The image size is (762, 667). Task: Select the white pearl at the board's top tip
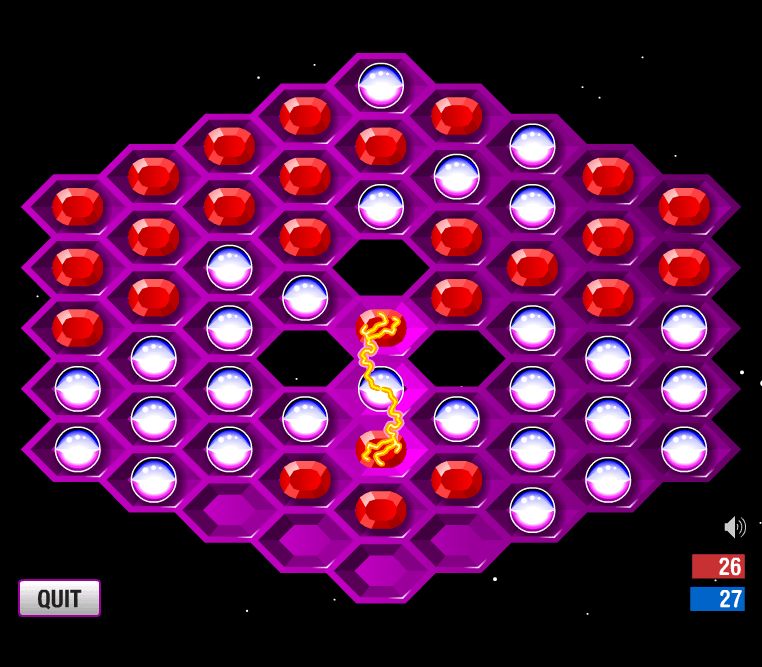tap(381, 85)
